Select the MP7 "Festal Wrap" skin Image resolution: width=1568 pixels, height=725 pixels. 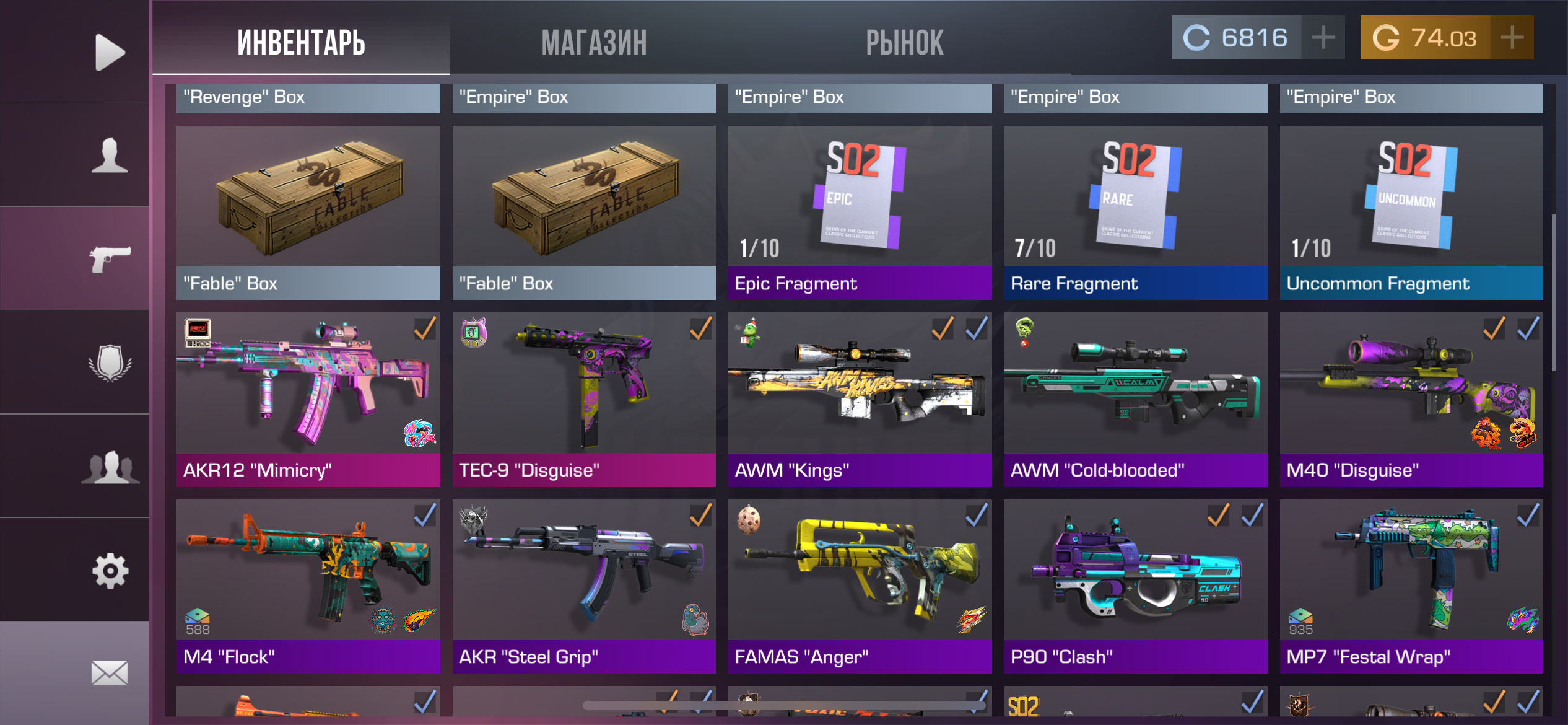1411,586
